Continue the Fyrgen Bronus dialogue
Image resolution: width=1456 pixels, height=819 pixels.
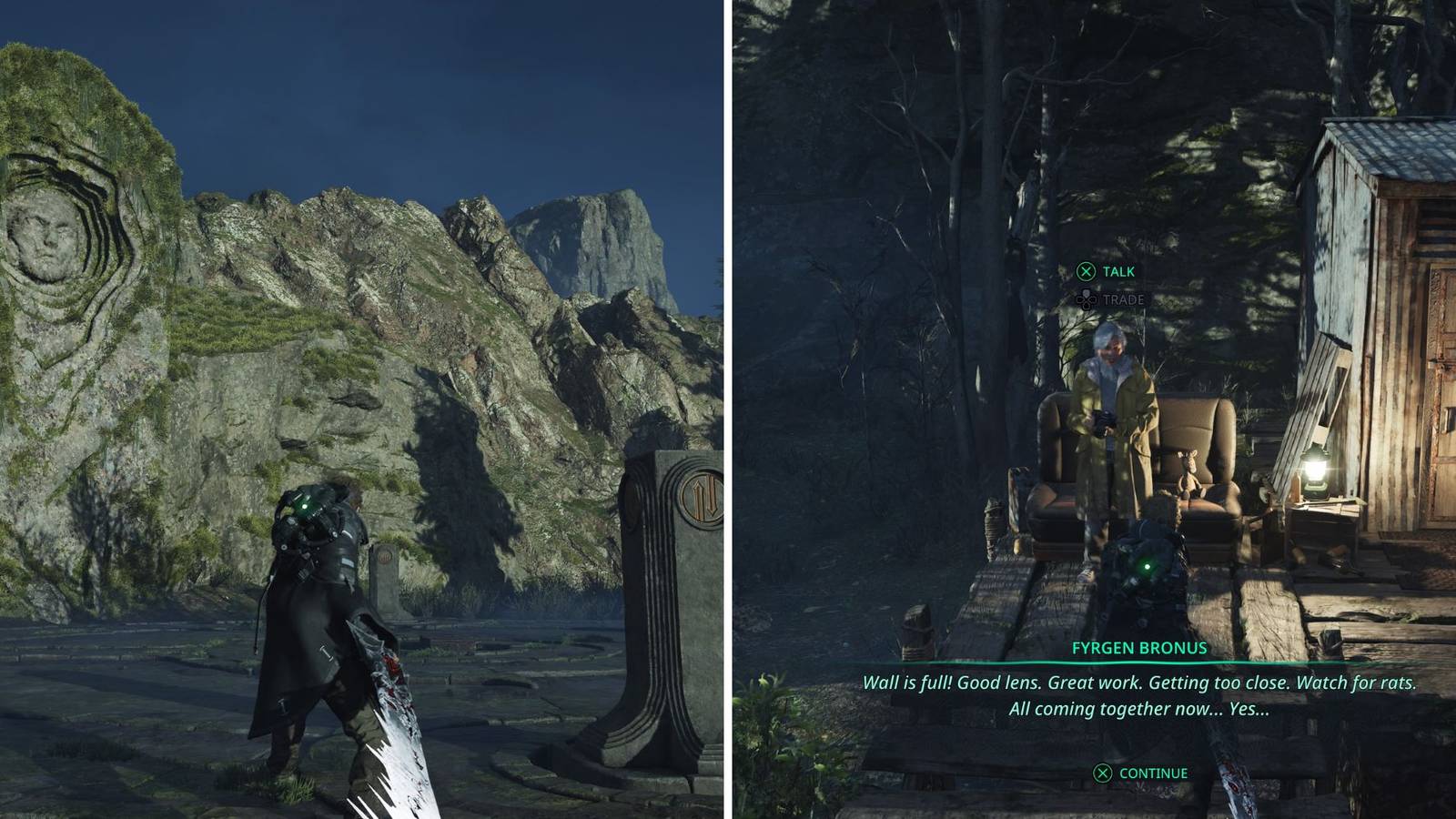1141,773
